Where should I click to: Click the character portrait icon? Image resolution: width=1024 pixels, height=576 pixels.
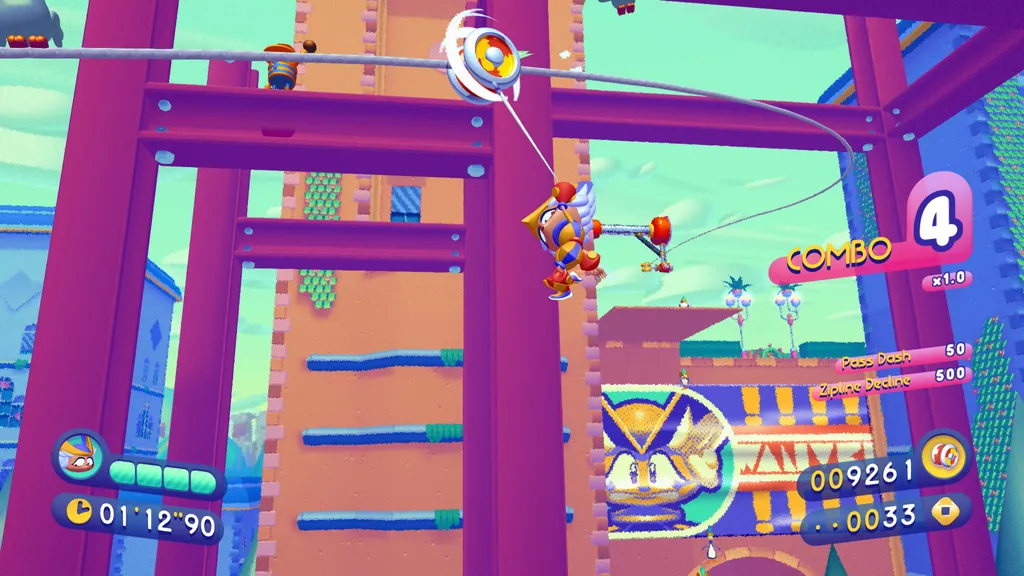point(78,456)
